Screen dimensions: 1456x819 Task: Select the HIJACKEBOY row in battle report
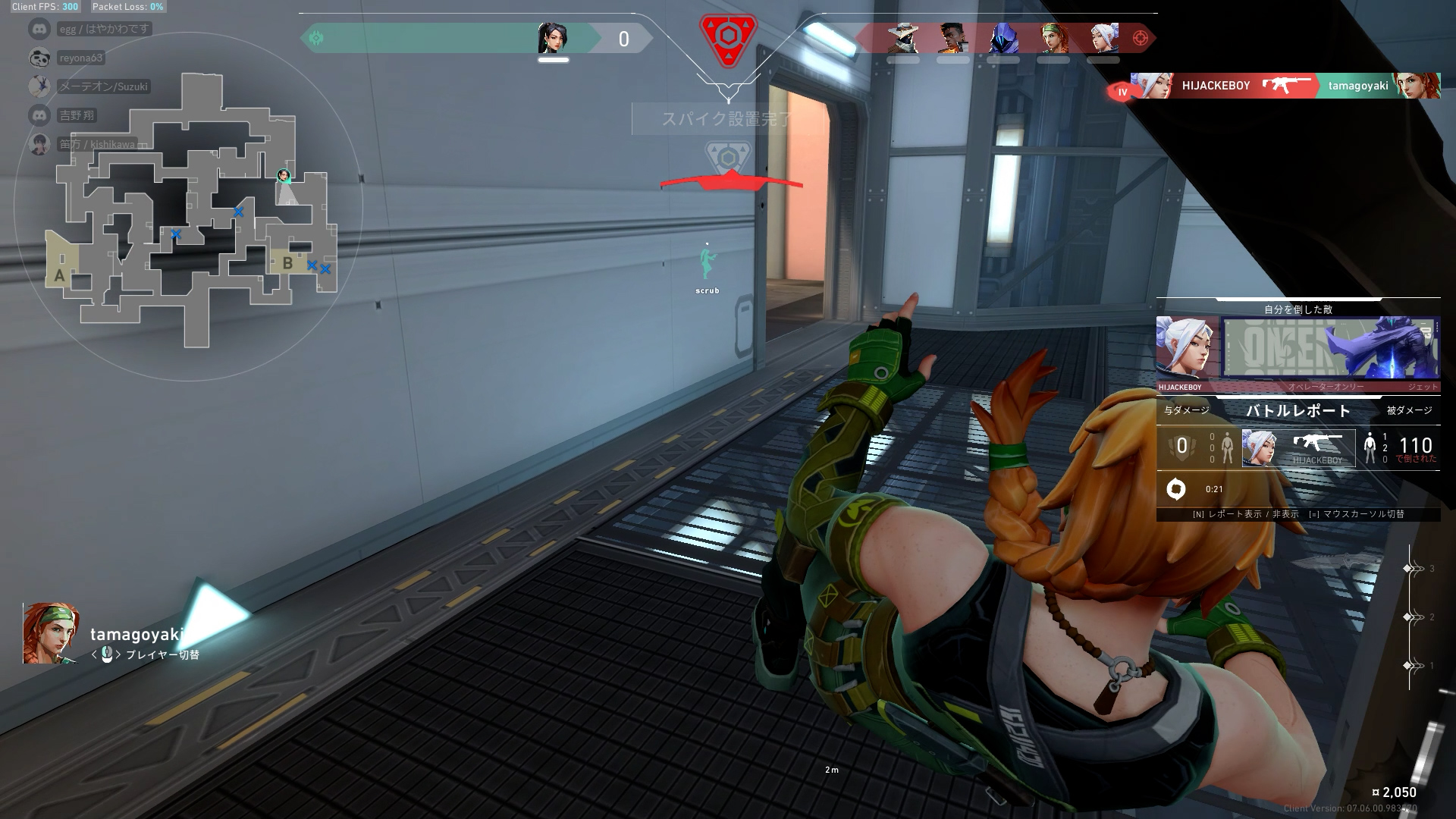pos(1298,447)
